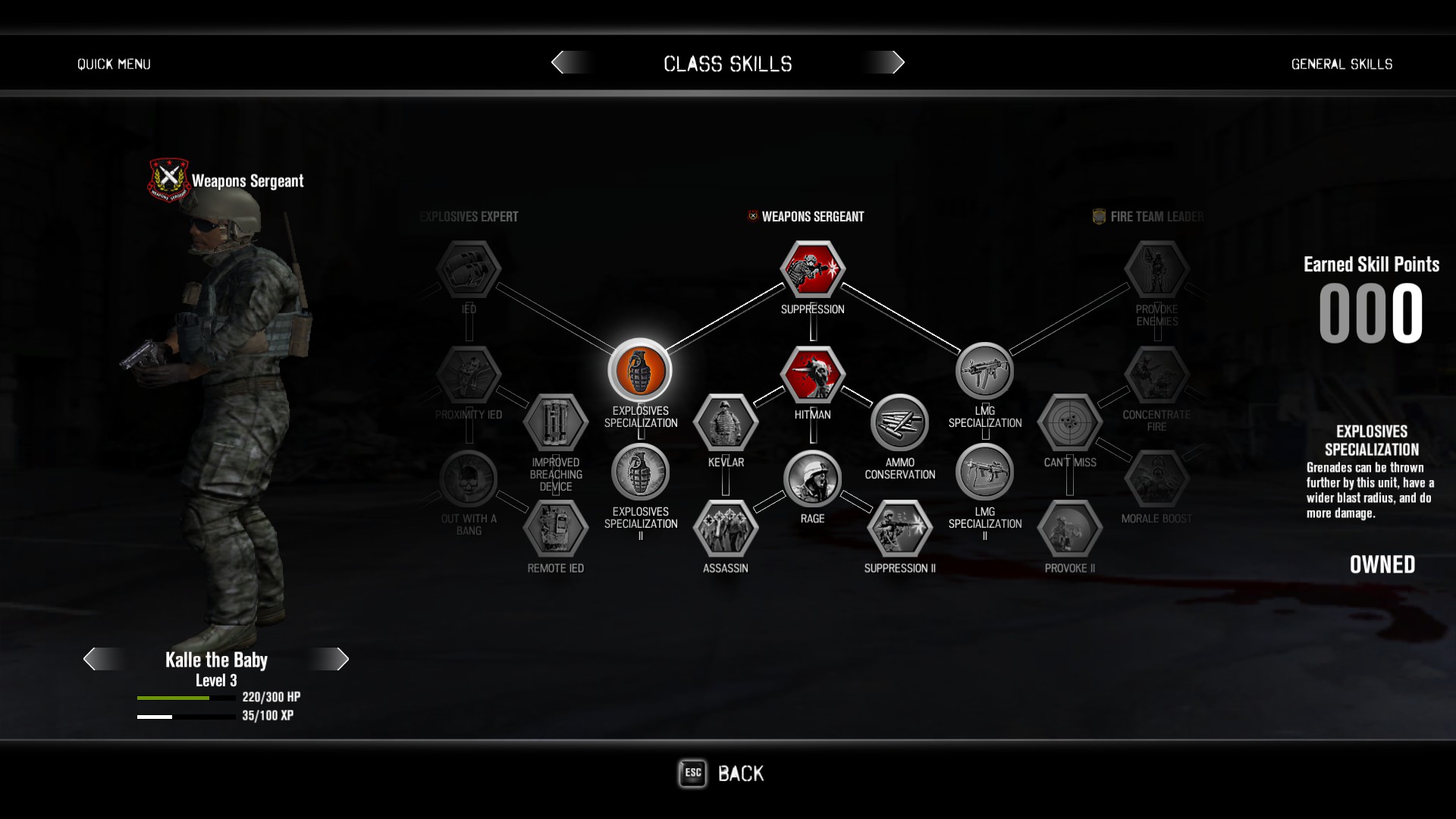Screen dimensions: 1456x819
Task: Choose the Ammo Conservation skill
Action: click(x=899, y=422)
